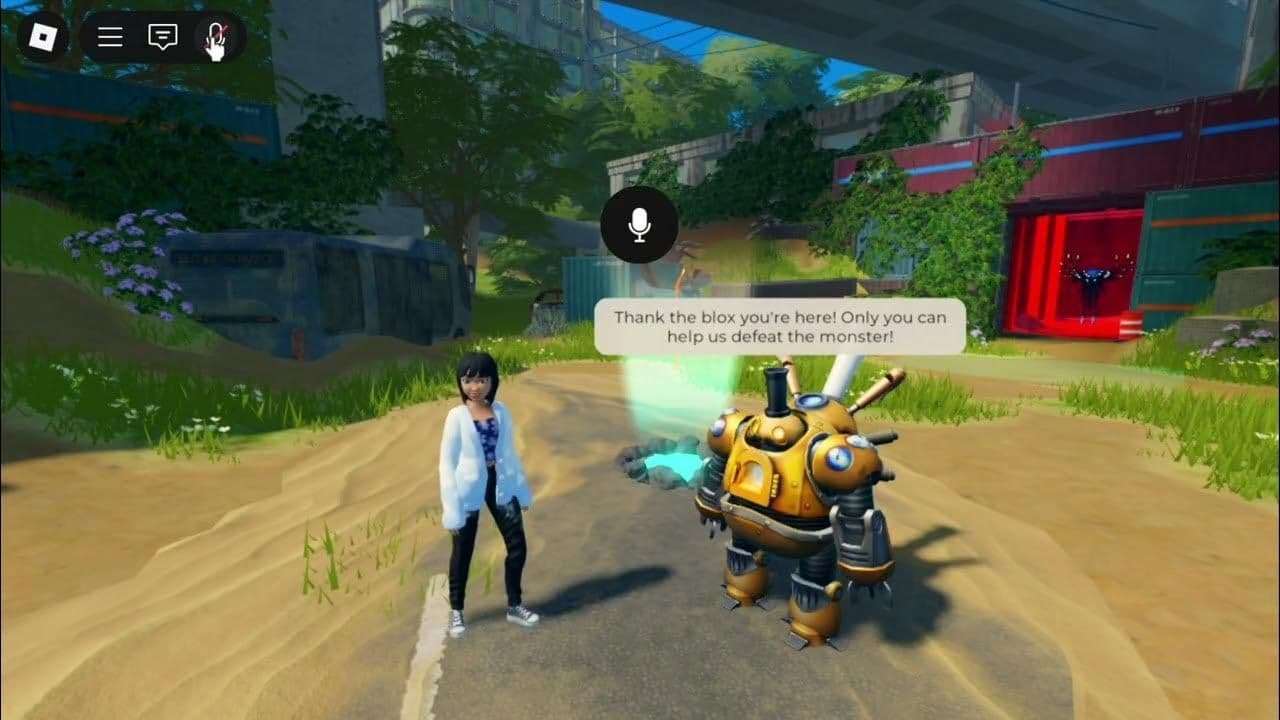The height and width of the screenshot is (720, 1280).
Task: Expand the in-game menu with the hamburger button
Action: [109, 38]
